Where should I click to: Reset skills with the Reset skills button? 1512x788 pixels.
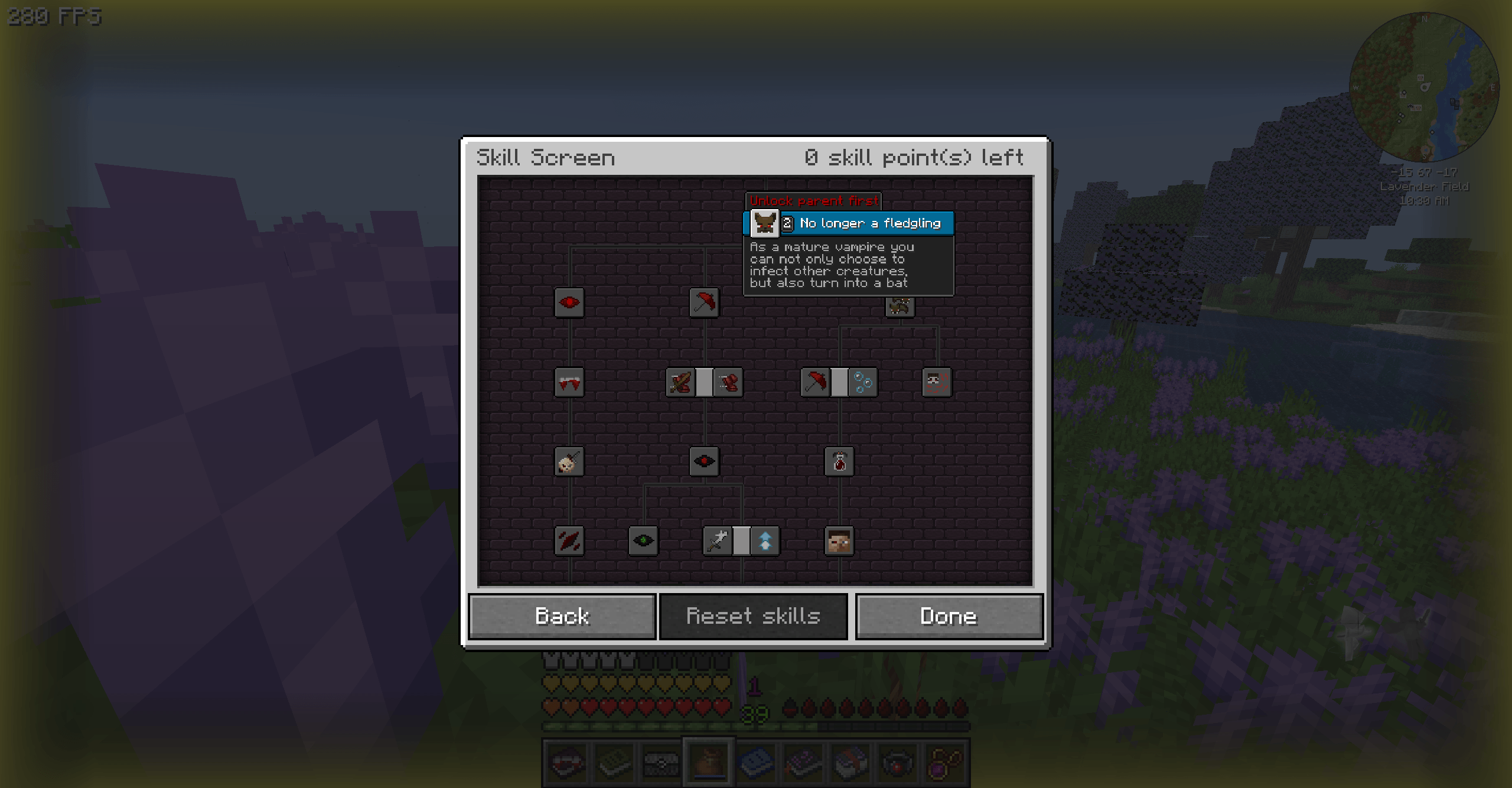pos(753,616)
